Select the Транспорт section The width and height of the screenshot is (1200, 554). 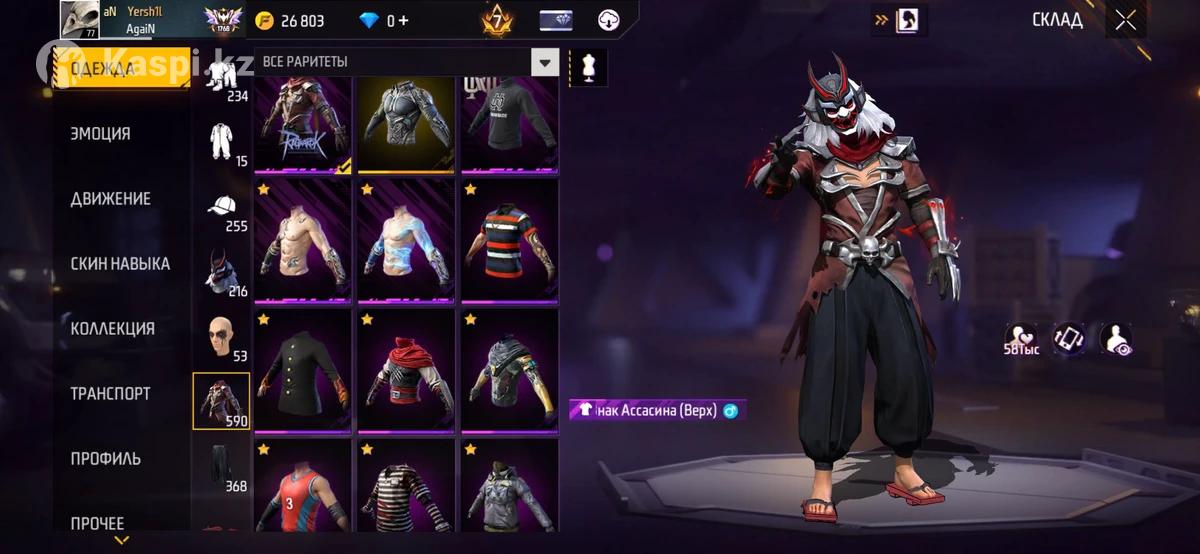[x=110, y=394]
